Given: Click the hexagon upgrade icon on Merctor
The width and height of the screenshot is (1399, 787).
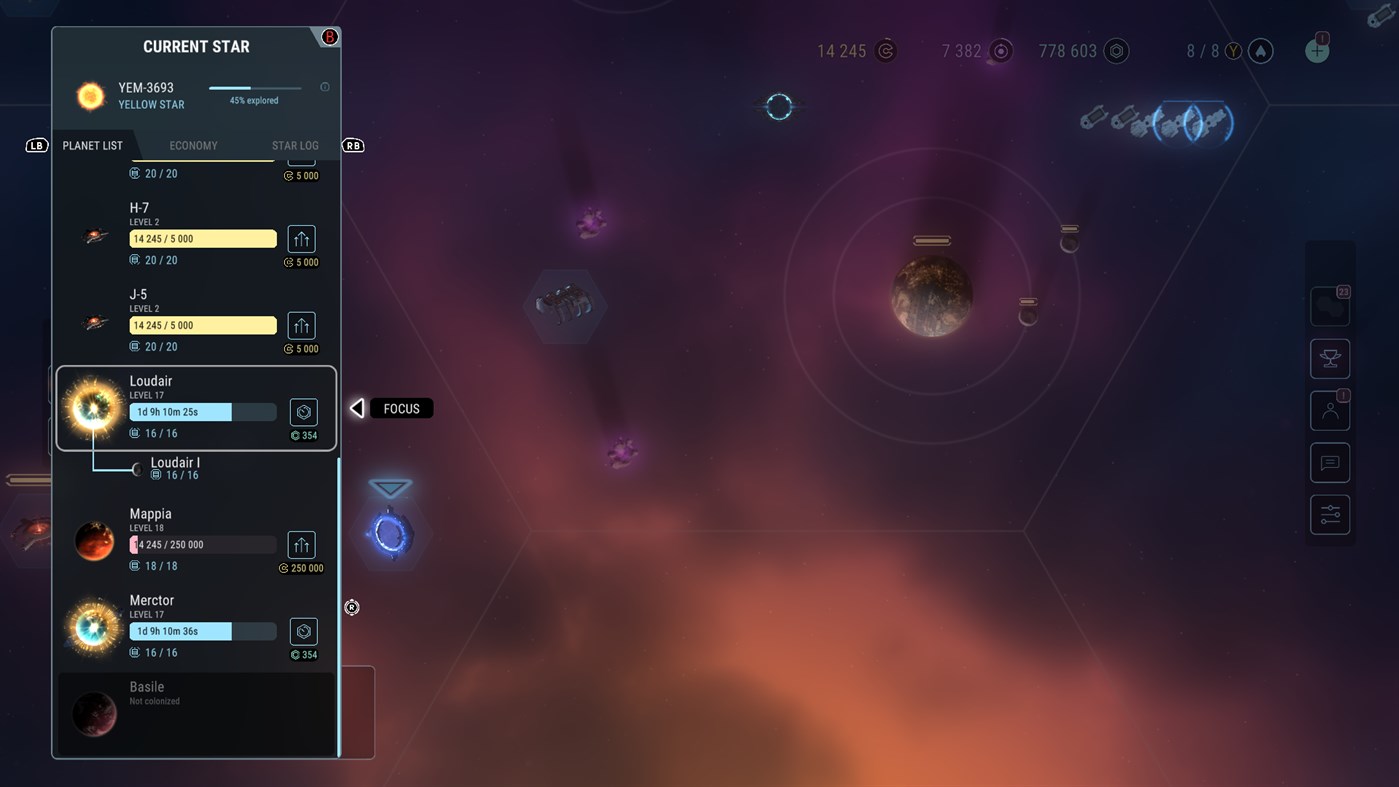Looking at the screenshot, I should click(x=303, y=631).
